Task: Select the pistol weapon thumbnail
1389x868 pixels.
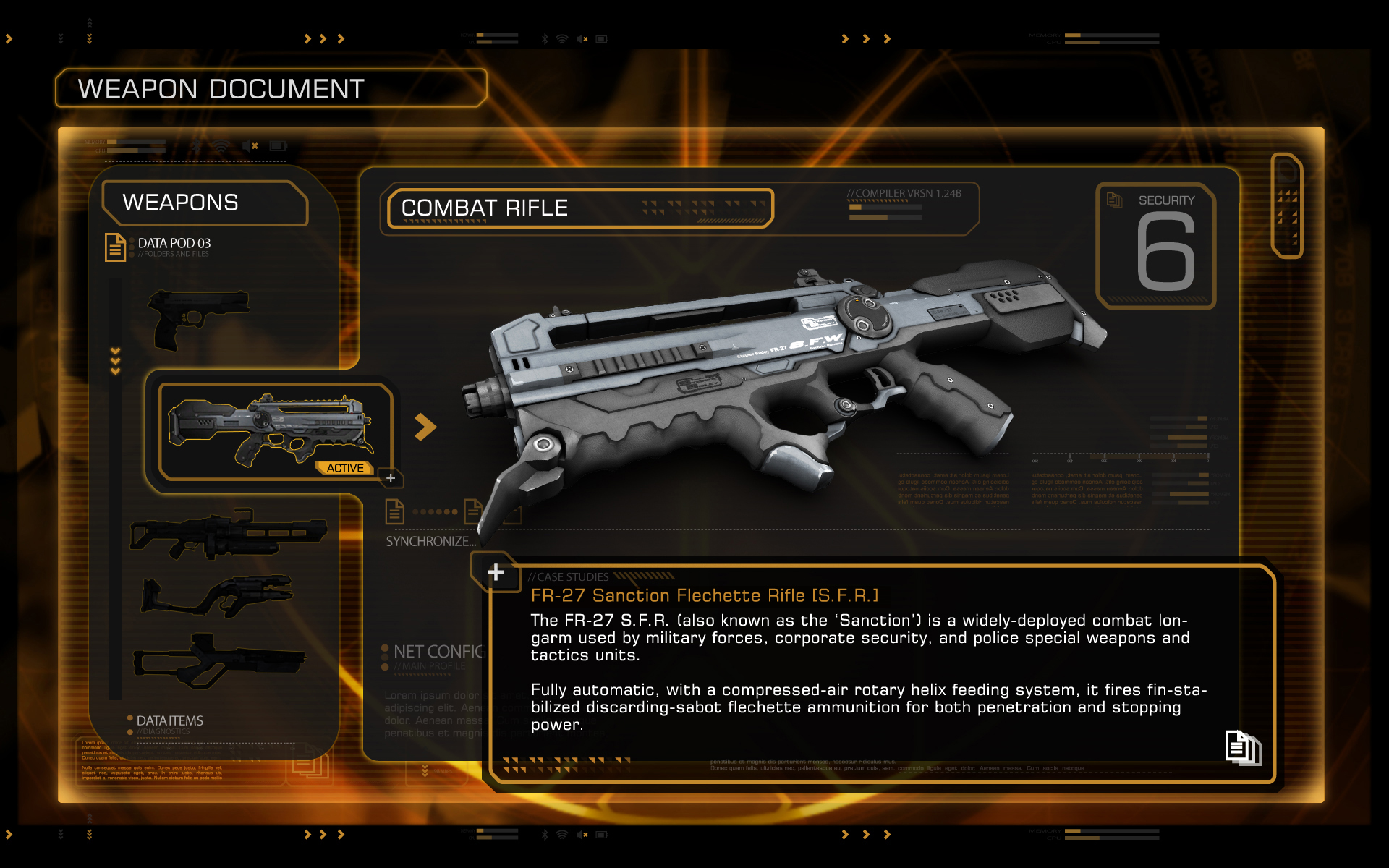Action: click(x=197, y=318)
